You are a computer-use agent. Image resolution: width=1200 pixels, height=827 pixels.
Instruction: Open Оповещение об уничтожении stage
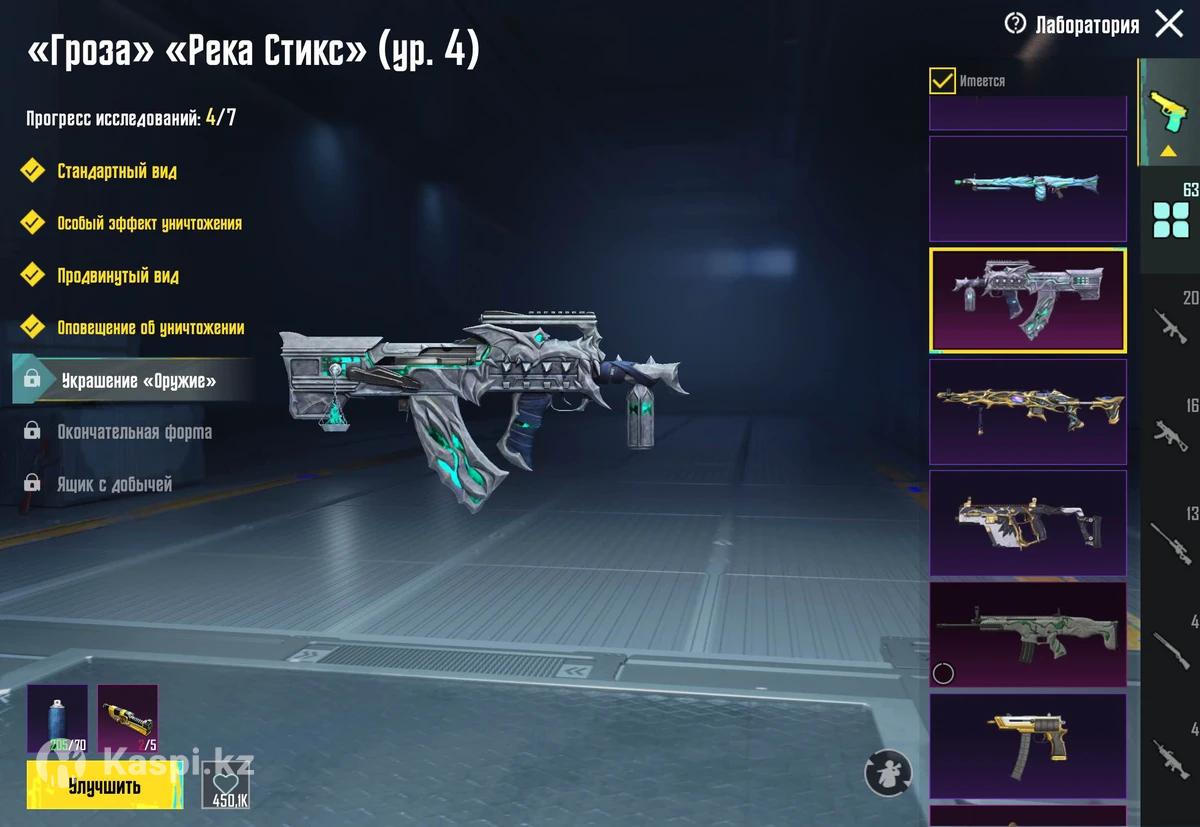(150, 327)
